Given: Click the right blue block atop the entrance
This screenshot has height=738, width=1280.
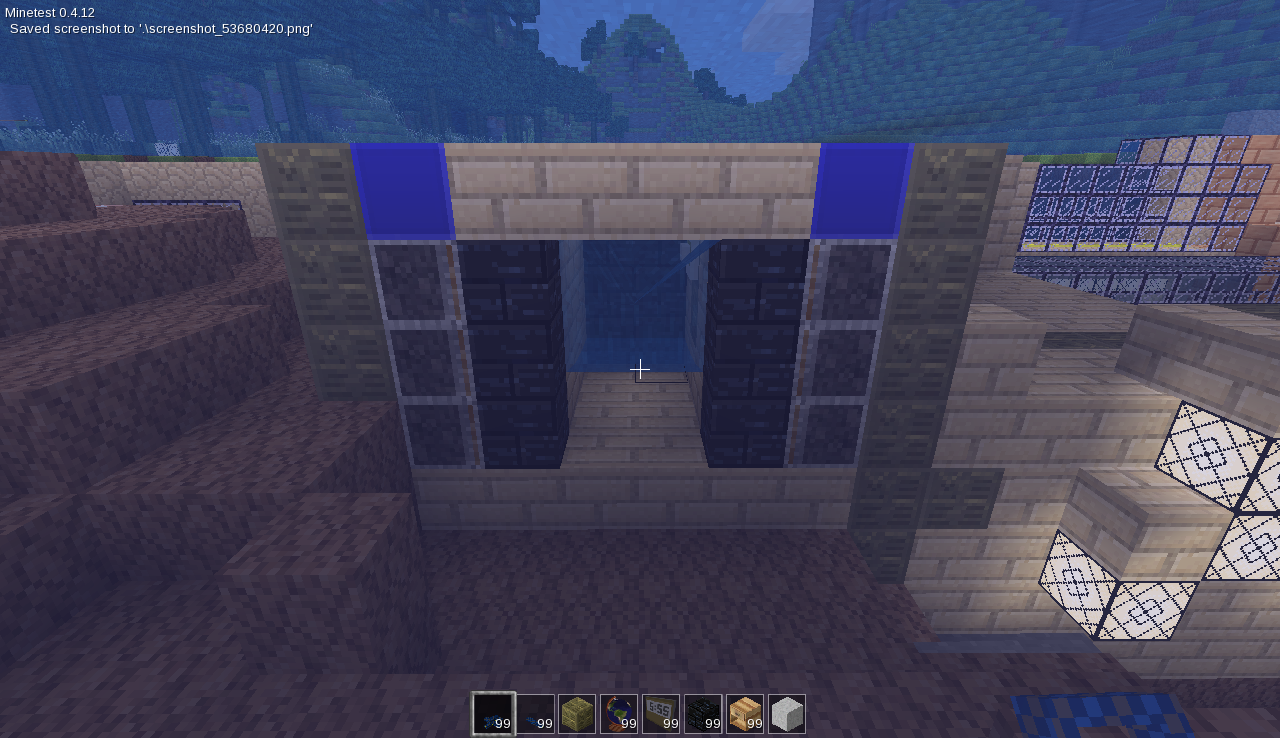Looking at the screenshot, I should pyautogui.click(x=862, y=192).
